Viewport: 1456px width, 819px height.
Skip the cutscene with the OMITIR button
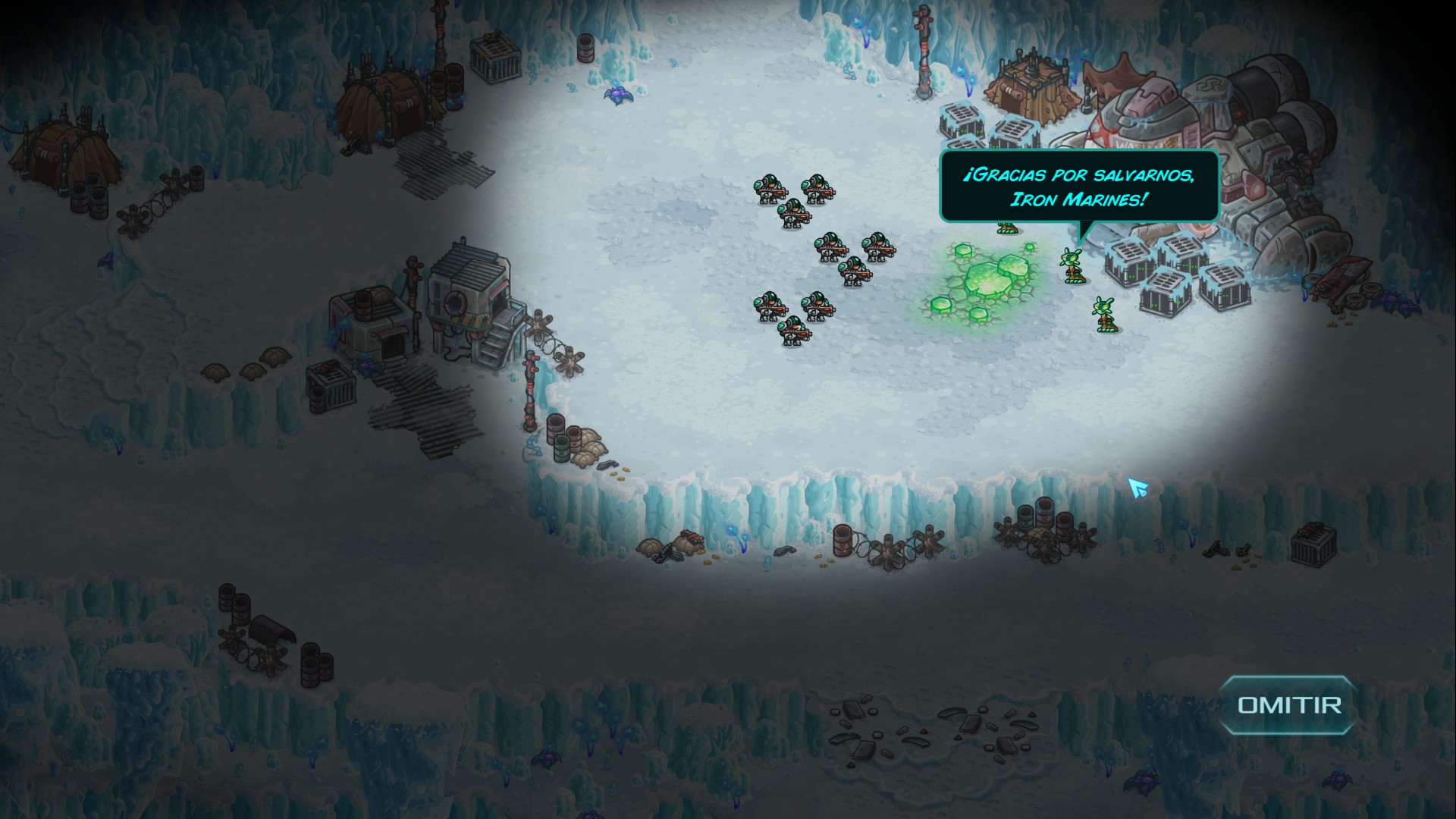click(1288, 705)
